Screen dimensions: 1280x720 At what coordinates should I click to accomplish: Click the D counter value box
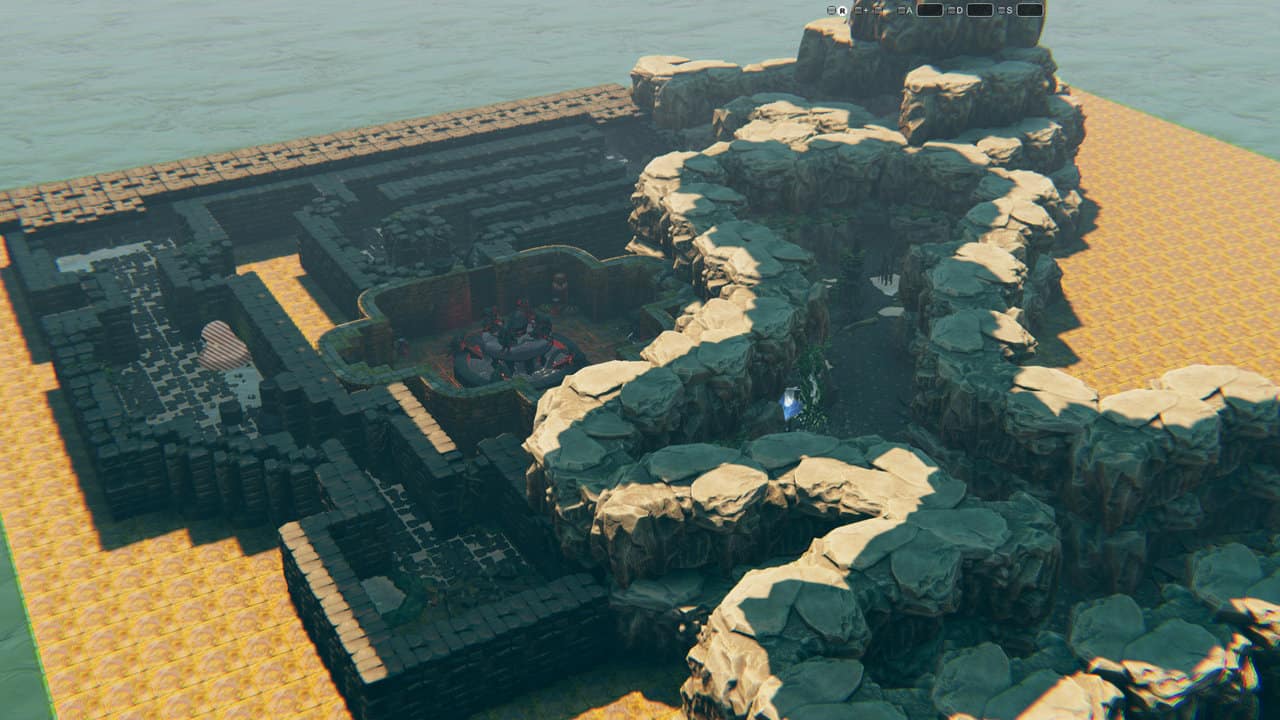979,10
